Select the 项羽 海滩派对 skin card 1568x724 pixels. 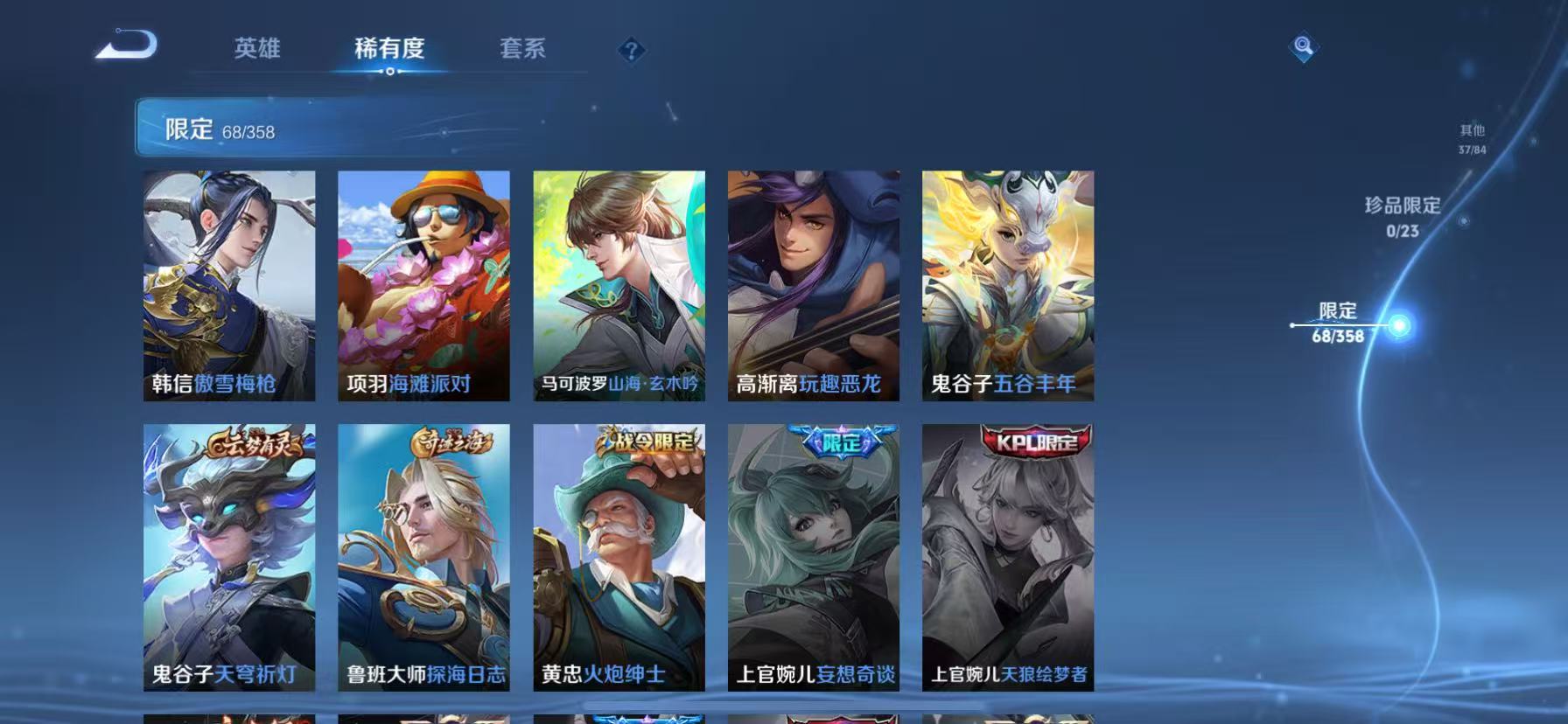(x=423, y=289)
